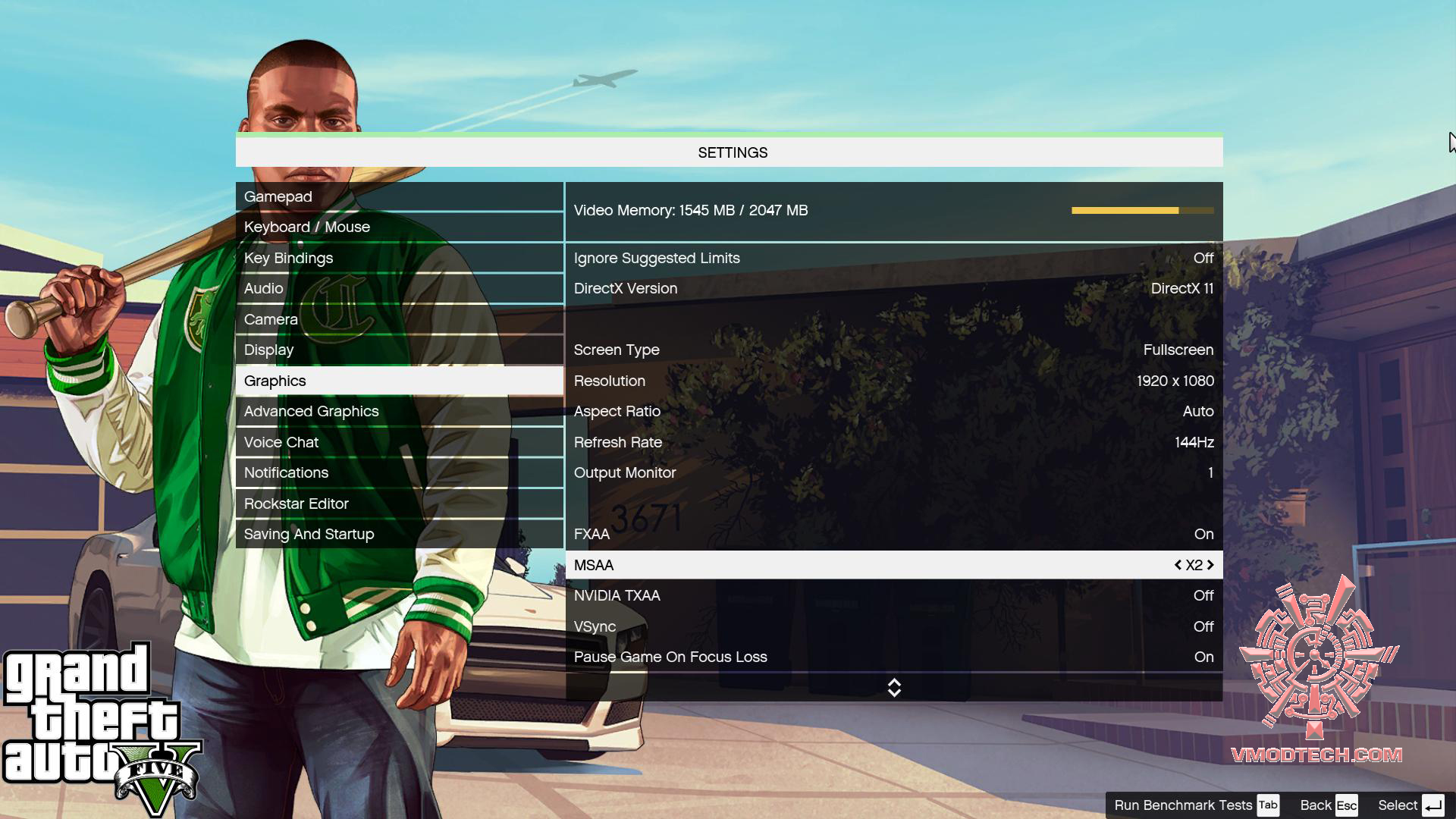Click the scroll-down chevron indicator

point(895,689)
